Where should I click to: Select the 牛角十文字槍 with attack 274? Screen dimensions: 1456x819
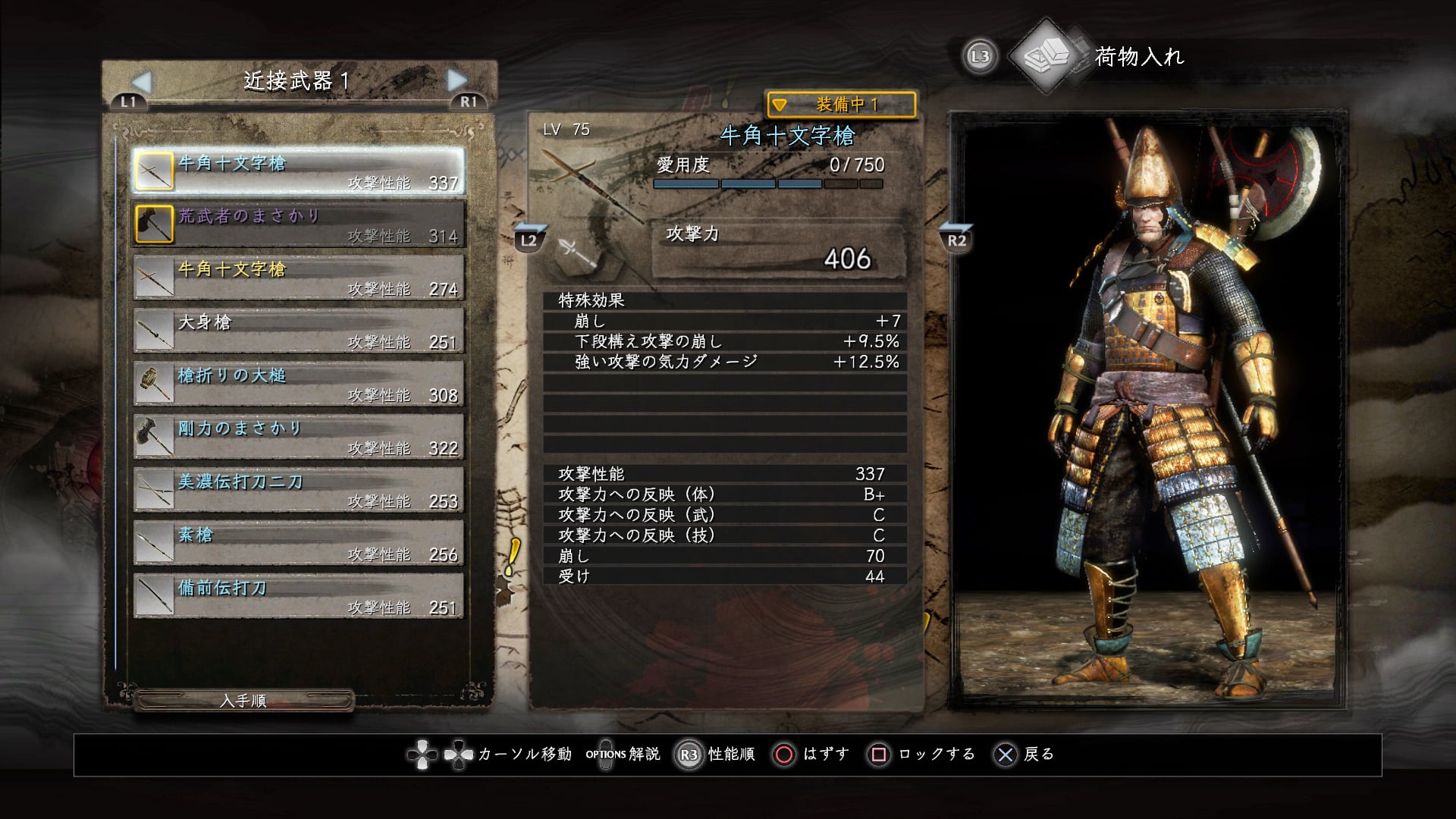click(x=299, y=277)
